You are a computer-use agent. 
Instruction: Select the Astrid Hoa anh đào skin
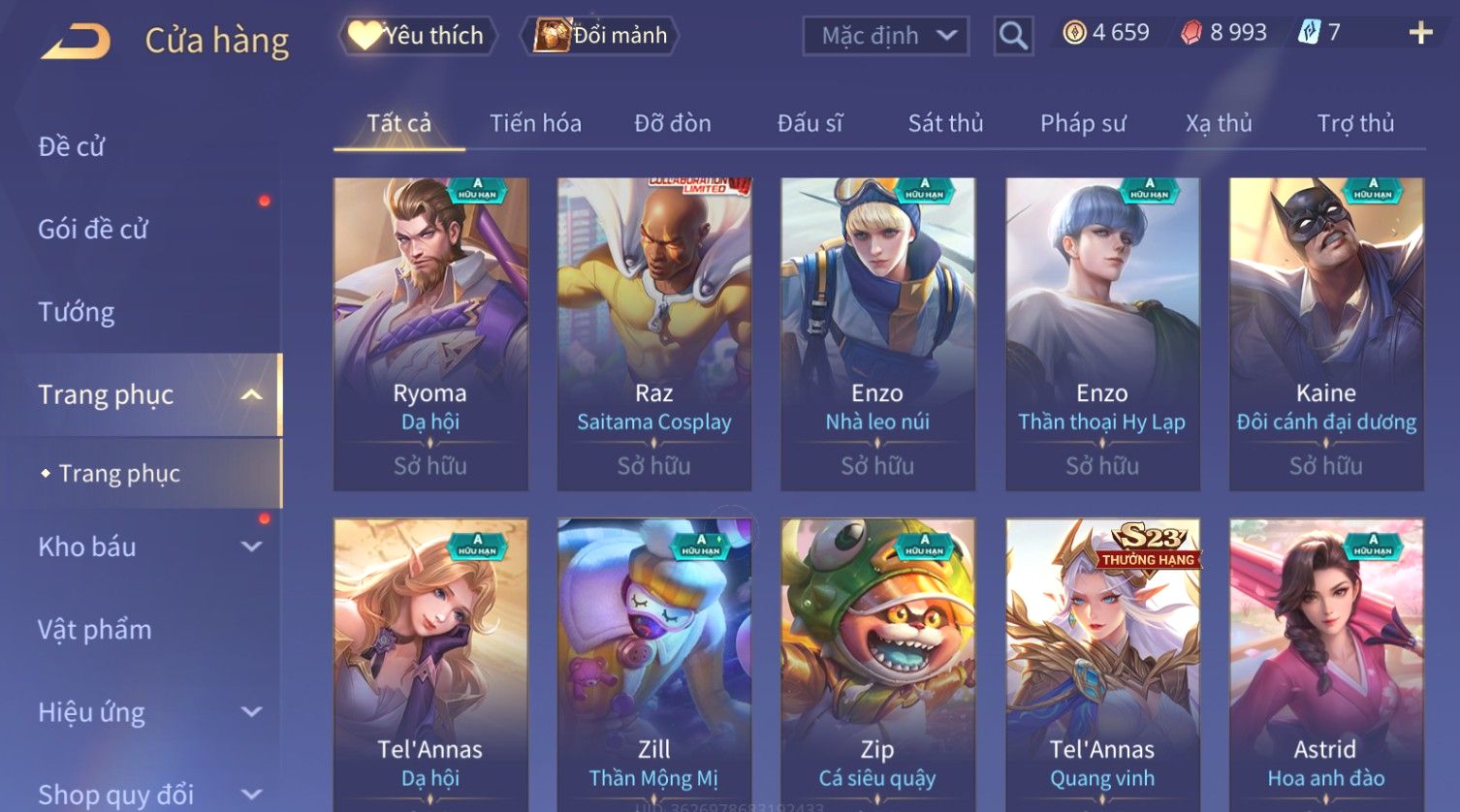point(1326,664)
